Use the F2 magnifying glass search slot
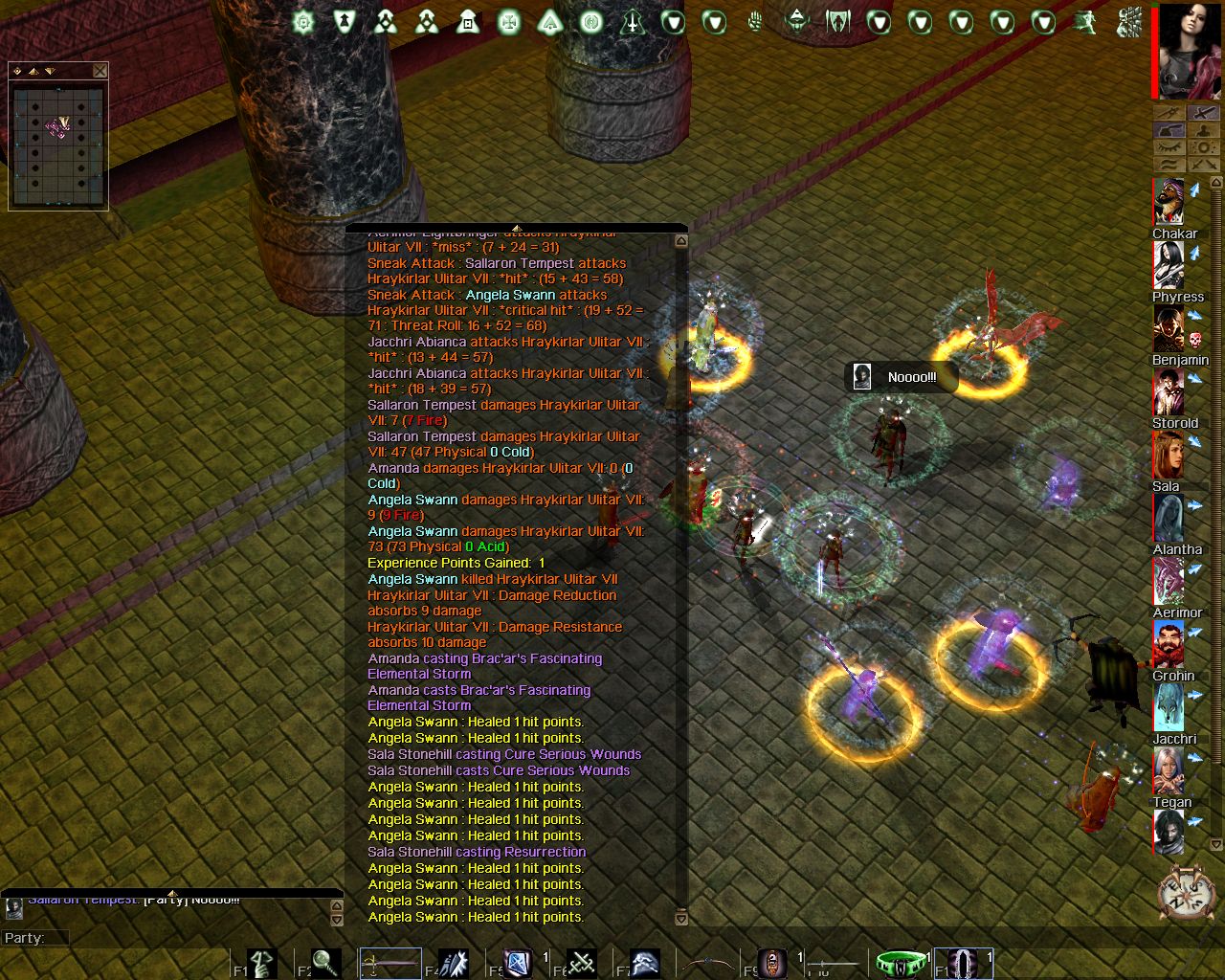 [325, 963]
